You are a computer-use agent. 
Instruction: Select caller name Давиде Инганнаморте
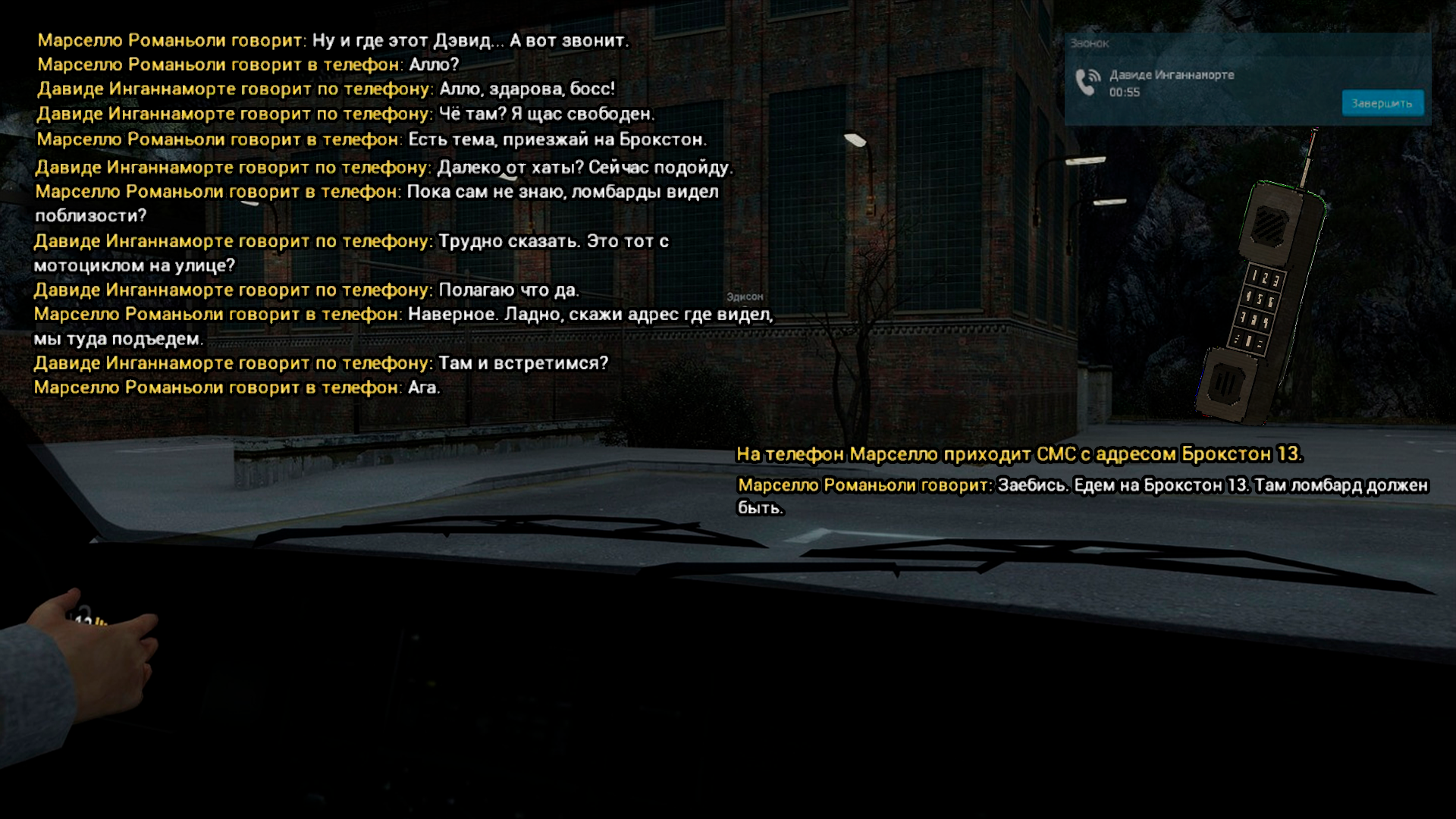pos(1171,74)
